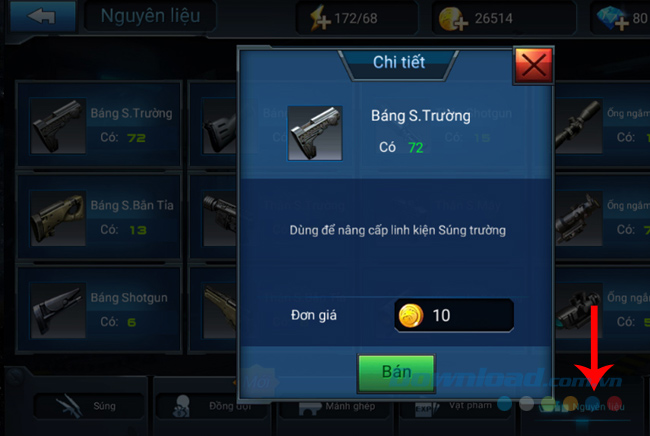
Task: Switch to the Mảnh ghép tab
Action: [x=335, y=406]
